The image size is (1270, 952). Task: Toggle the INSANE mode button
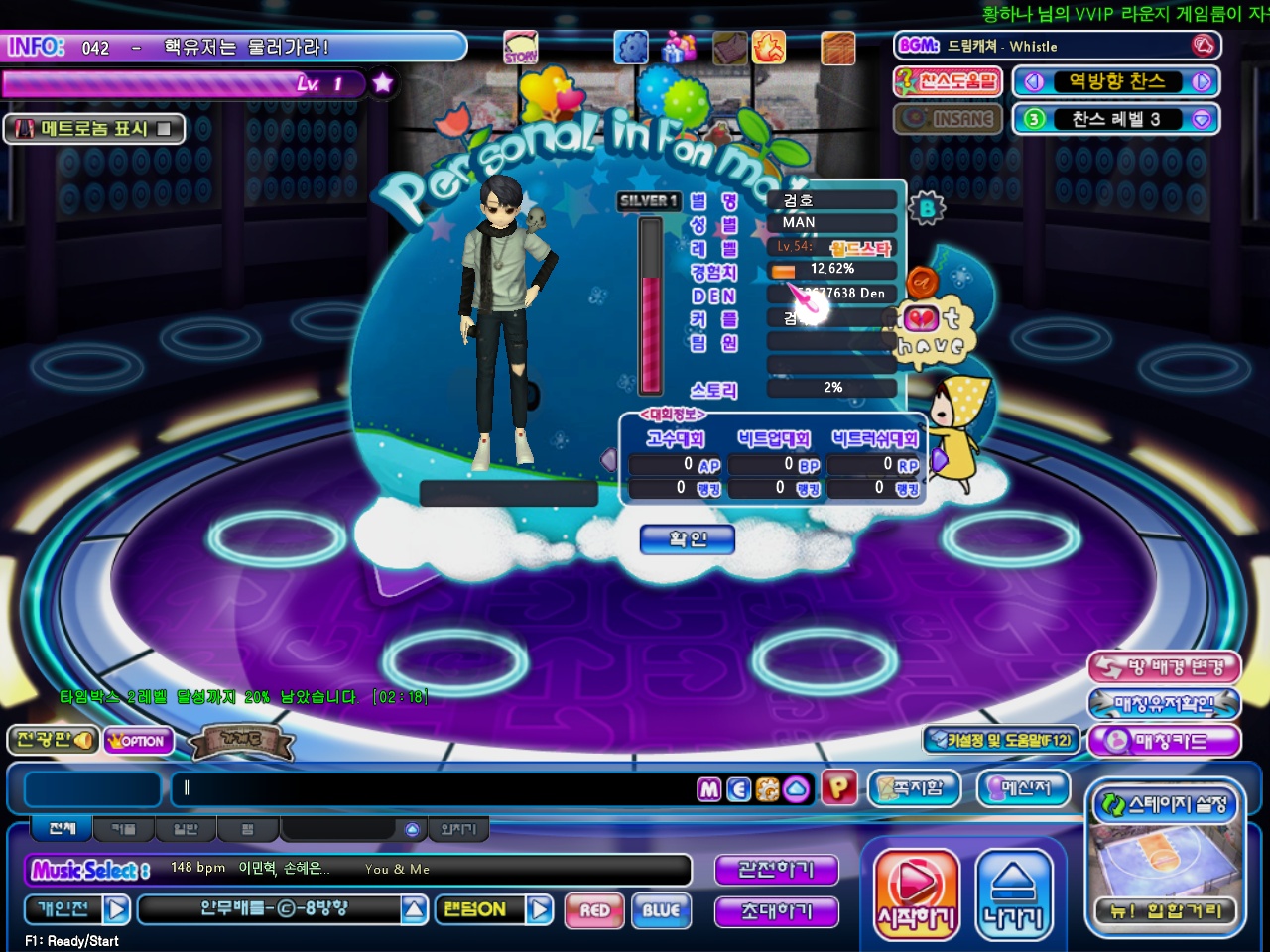pyautogui.click(x=949, y=119)
